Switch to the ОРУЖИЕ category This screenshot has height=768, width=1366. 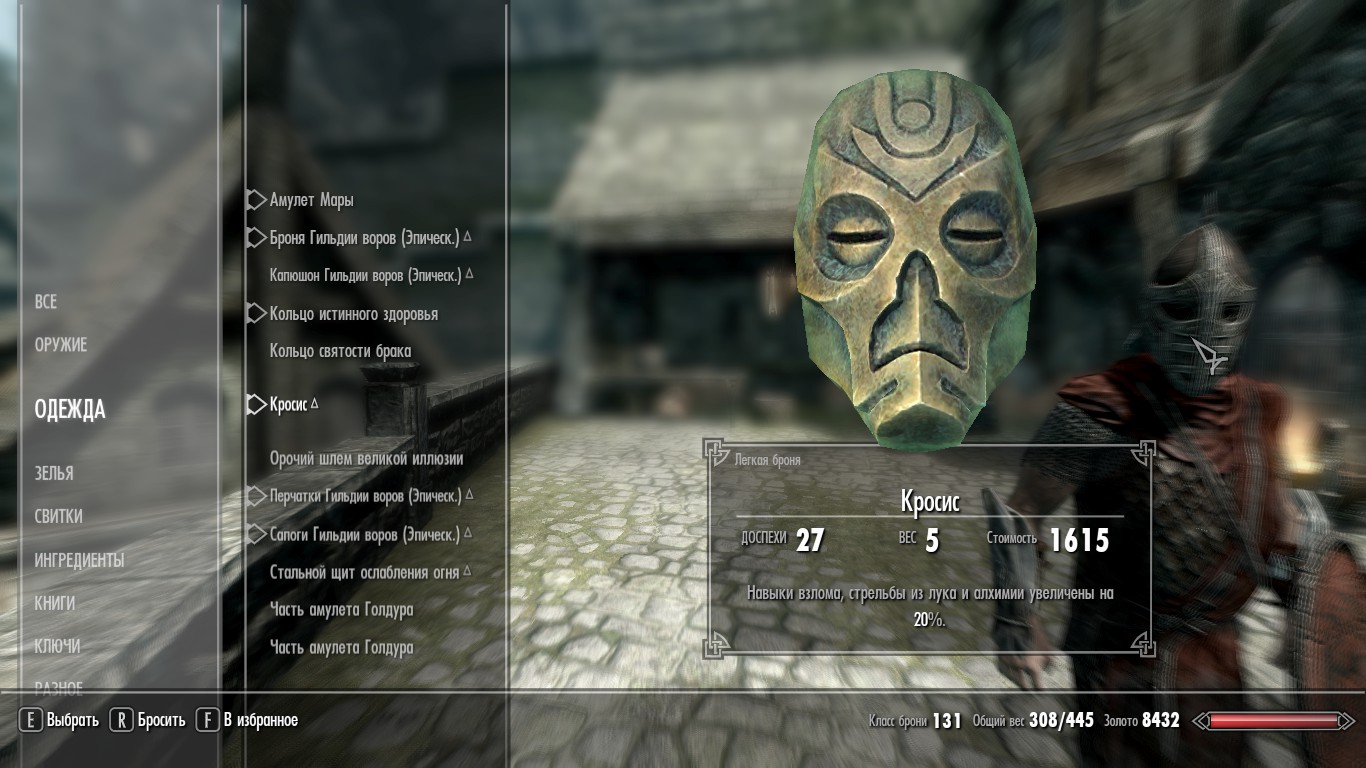pos(61,345)
